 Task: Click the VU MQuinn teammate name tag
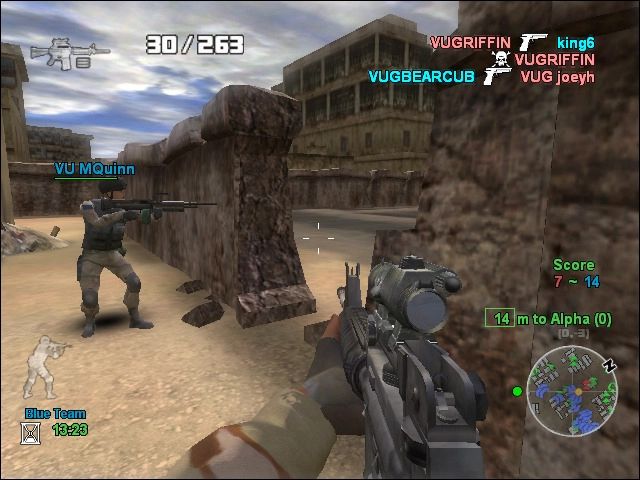[x=94, y=170]
